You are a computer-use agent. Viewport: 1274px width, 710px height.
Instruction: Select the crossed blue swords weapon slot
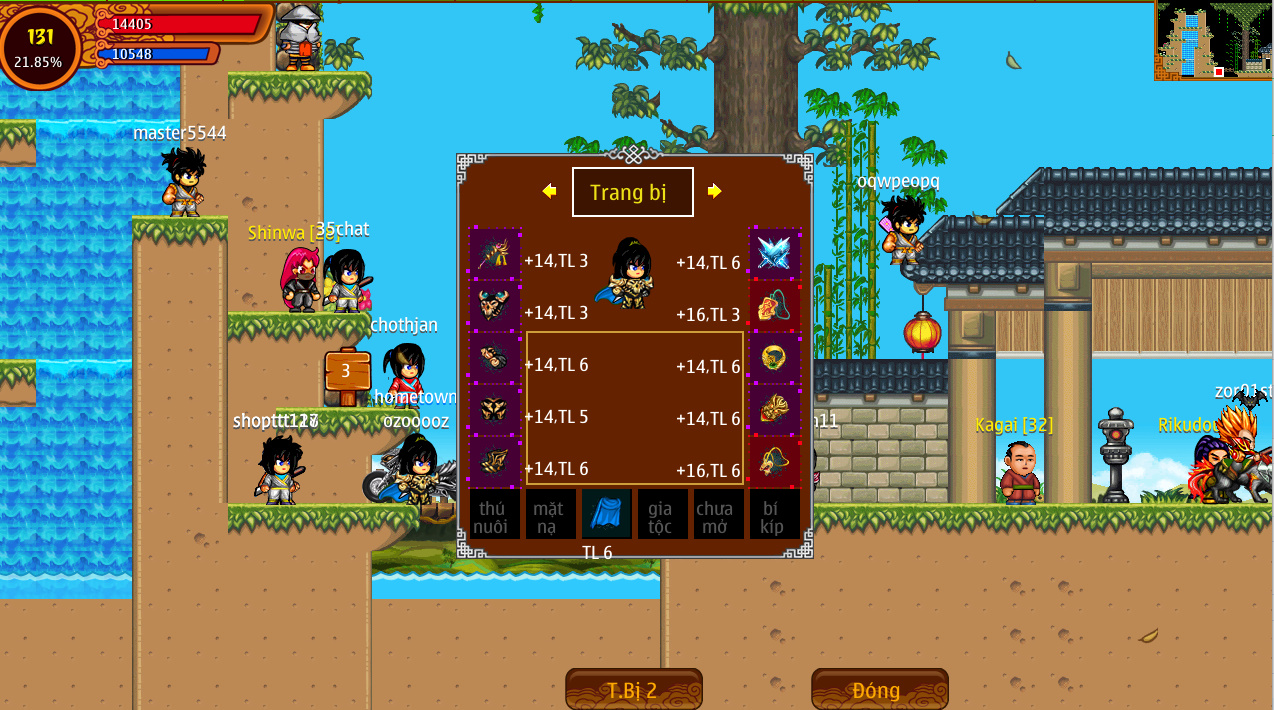(775, 254)
